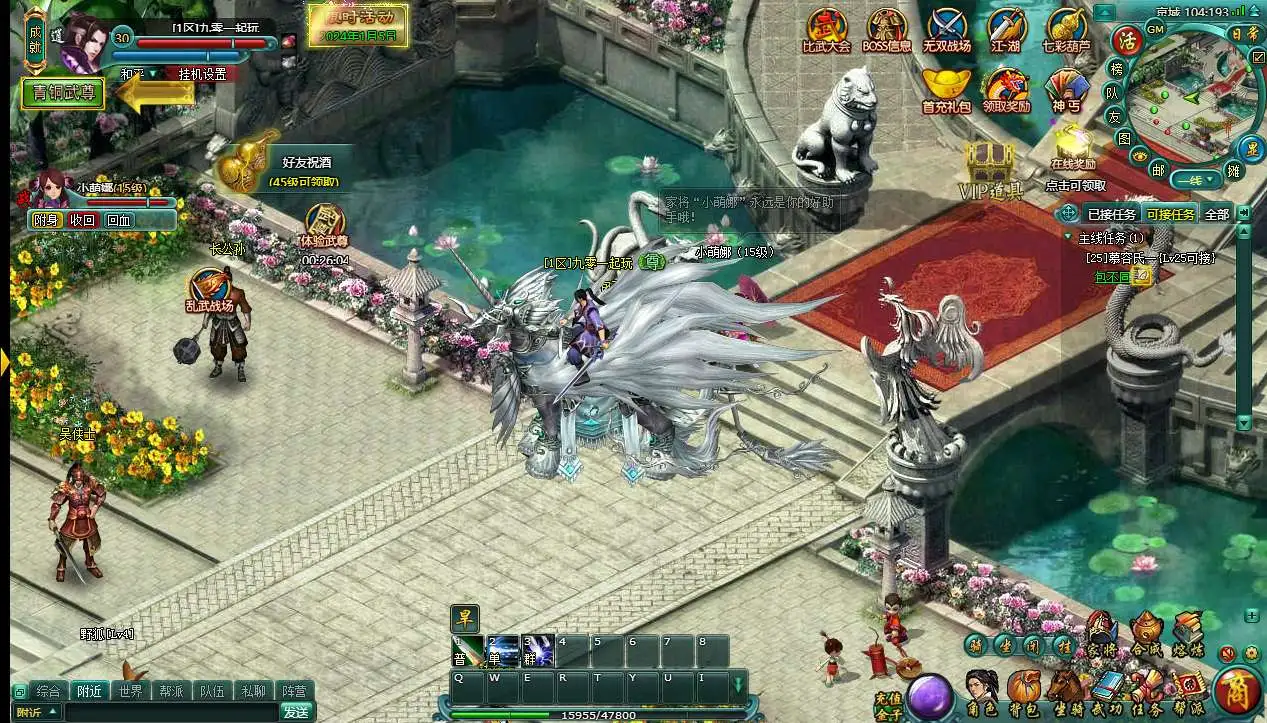Open 挂机设置 auto-battle settings

tap(201, 74)
